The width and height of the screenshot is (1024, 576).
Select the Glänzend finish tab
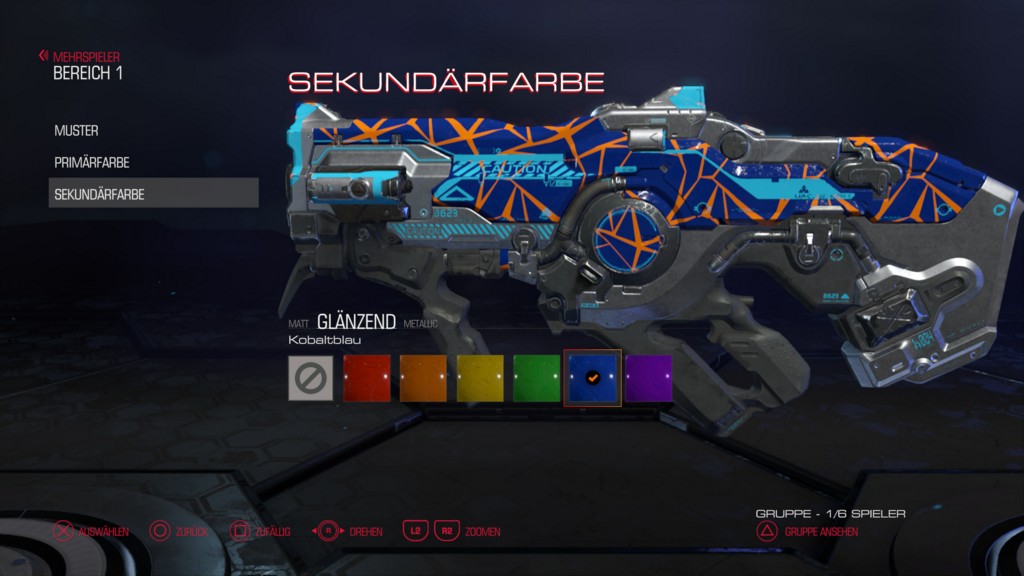(356, 322)
